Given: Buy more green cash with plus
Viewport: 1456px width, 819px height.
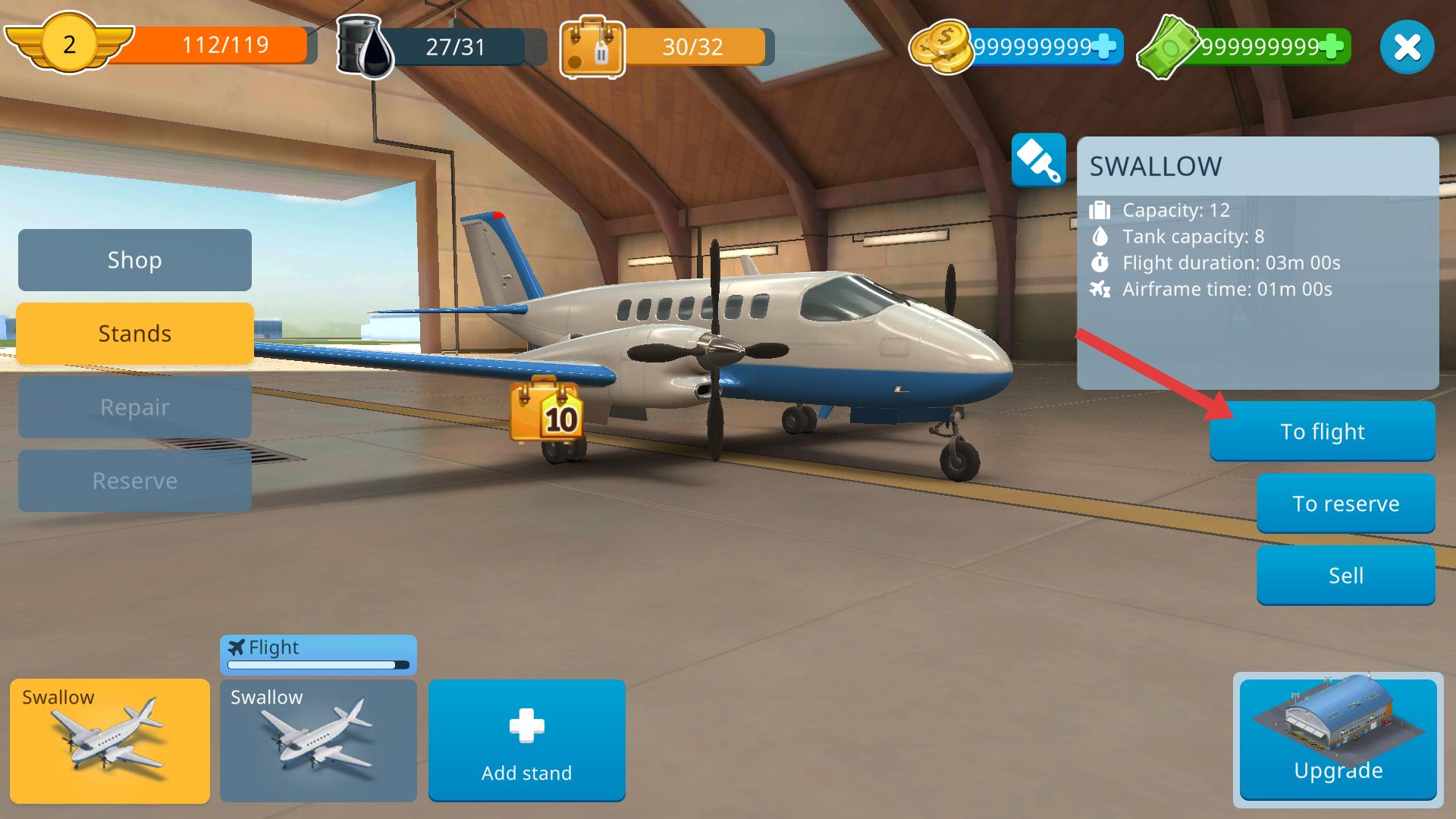Looking at the screenshot, I should coord(1332,46).
